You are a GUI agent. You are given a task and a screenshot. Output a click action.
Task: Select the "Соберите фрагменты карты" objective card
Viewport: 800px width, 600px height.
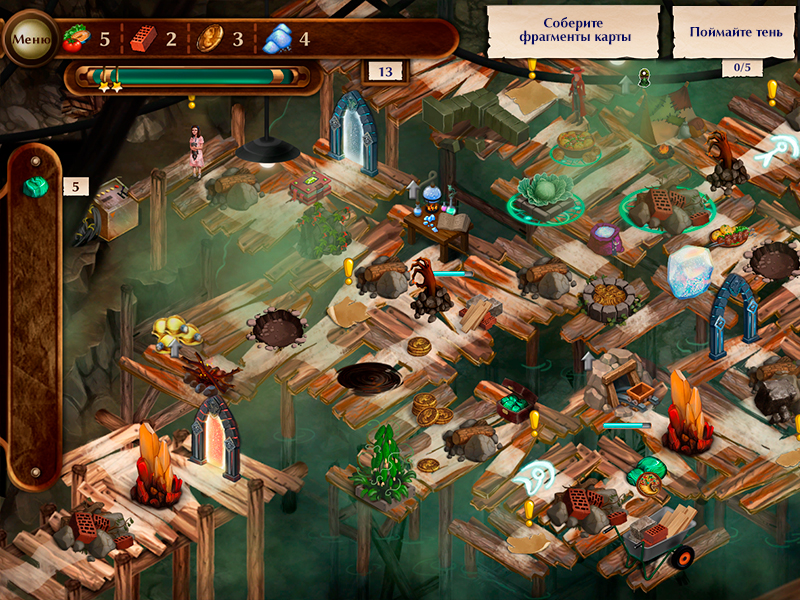pos(574,31)
